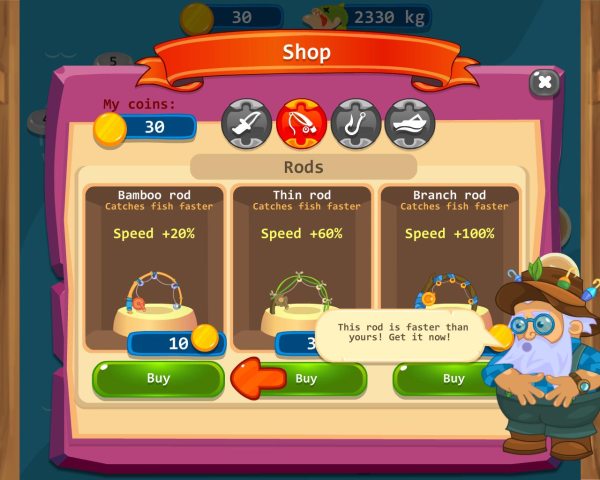Show the boat category tab
600x480 pixels.
(409, 122)
